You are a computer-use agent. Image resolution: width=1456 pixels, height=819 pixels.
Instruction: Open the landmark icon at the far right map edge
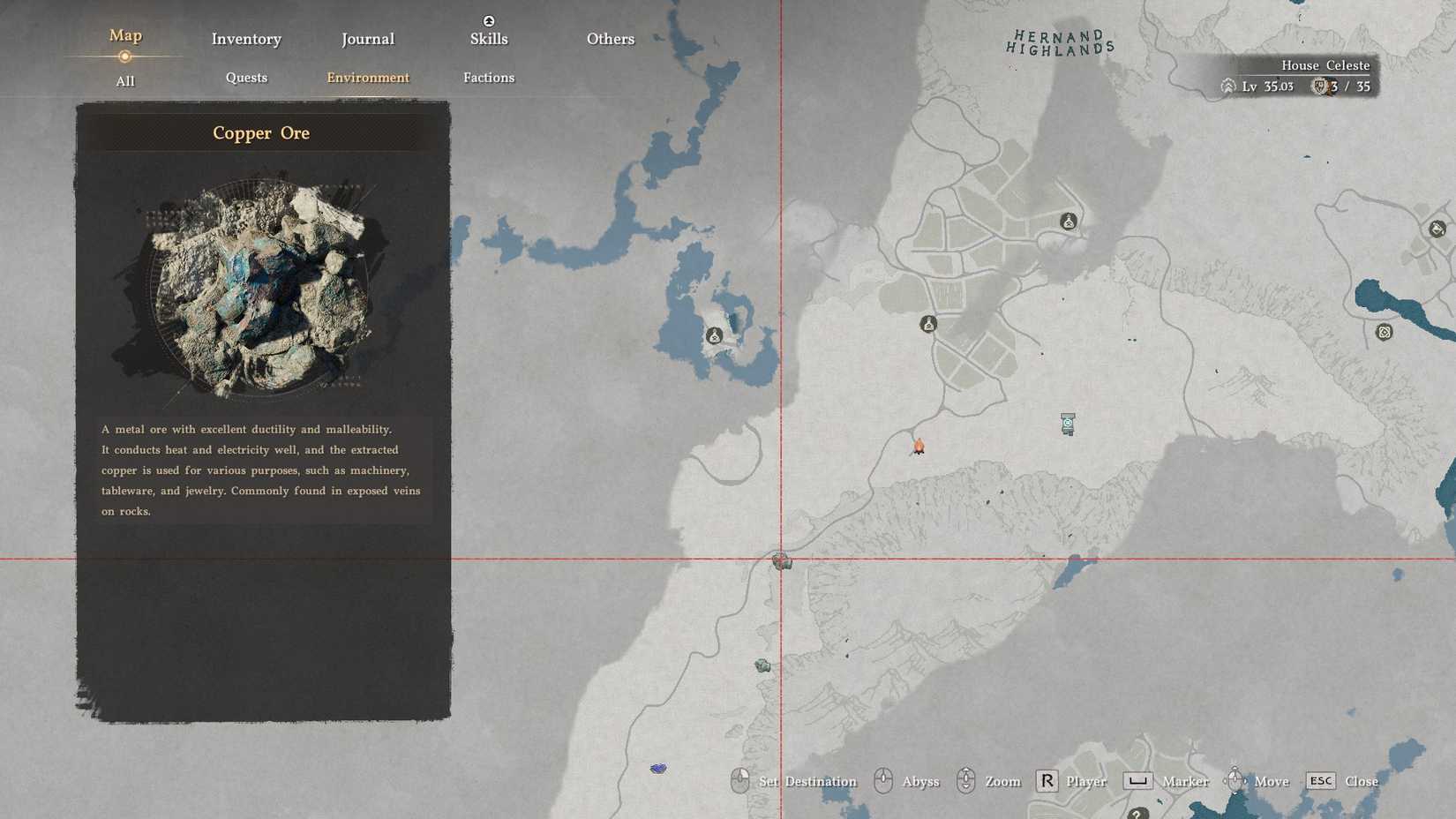pyautogui.click(x=1437, y=229)
